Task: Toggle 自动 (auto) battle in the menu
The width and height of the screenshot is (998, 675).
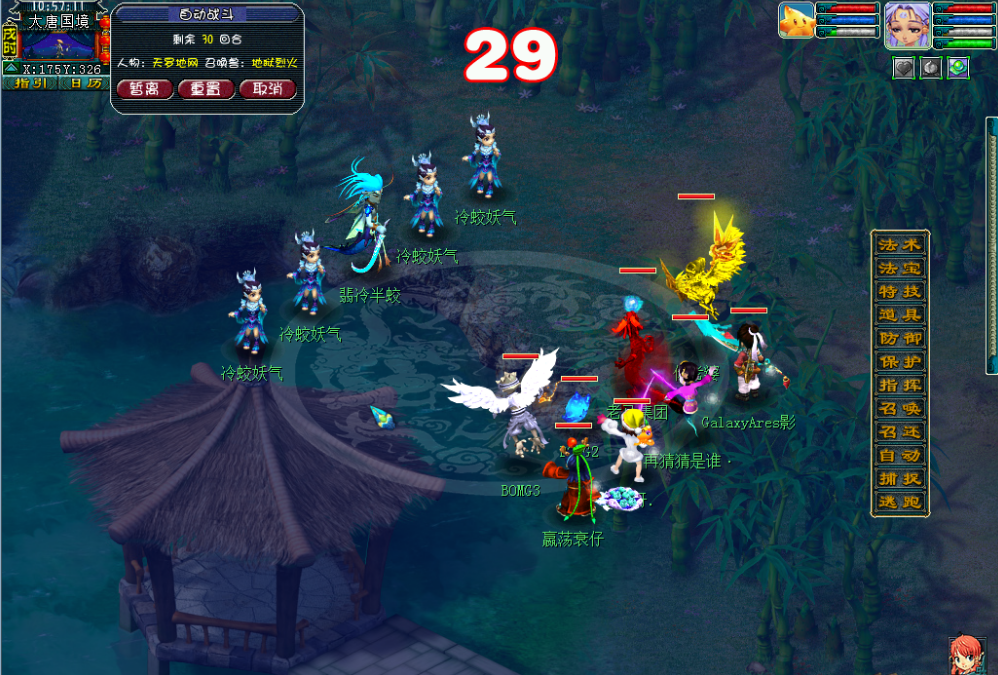Action: [x=901, y=455]
